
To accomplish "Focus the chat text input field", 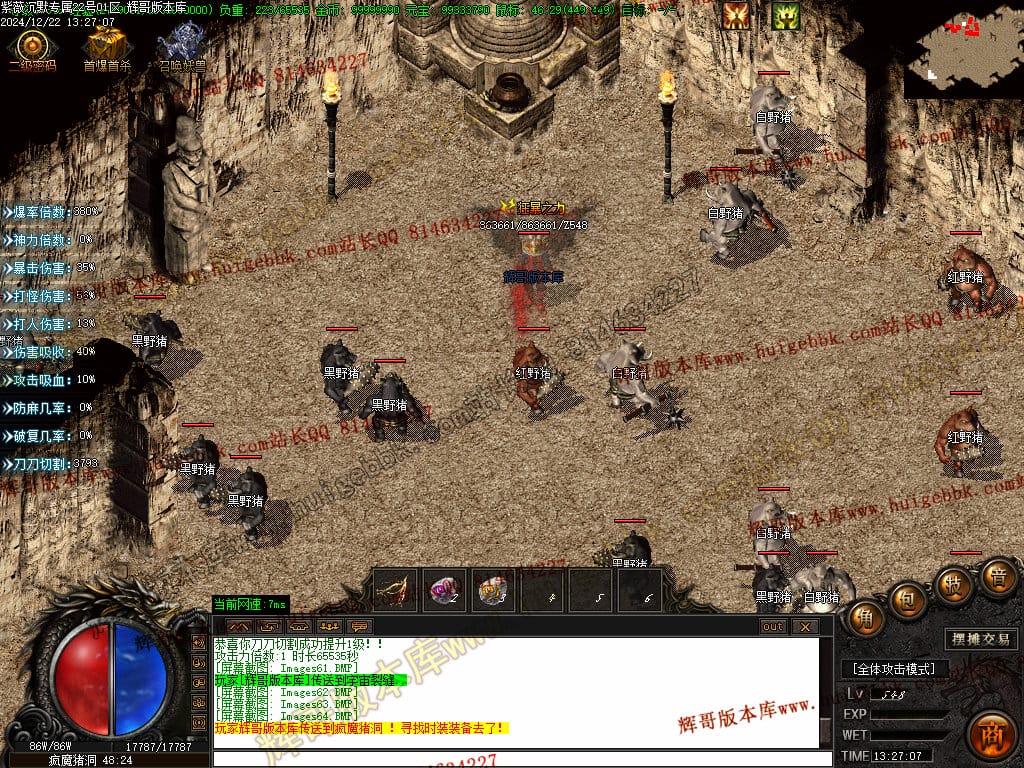I will pyautogui.click(x=520, y=758).
